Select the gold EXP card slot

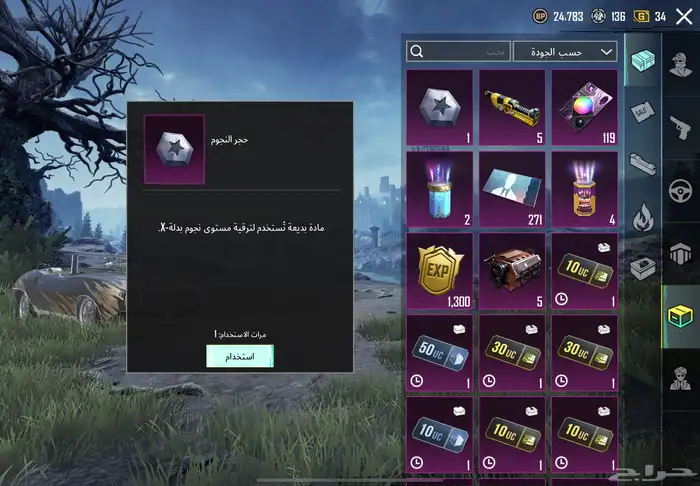(x=439, y=271)
